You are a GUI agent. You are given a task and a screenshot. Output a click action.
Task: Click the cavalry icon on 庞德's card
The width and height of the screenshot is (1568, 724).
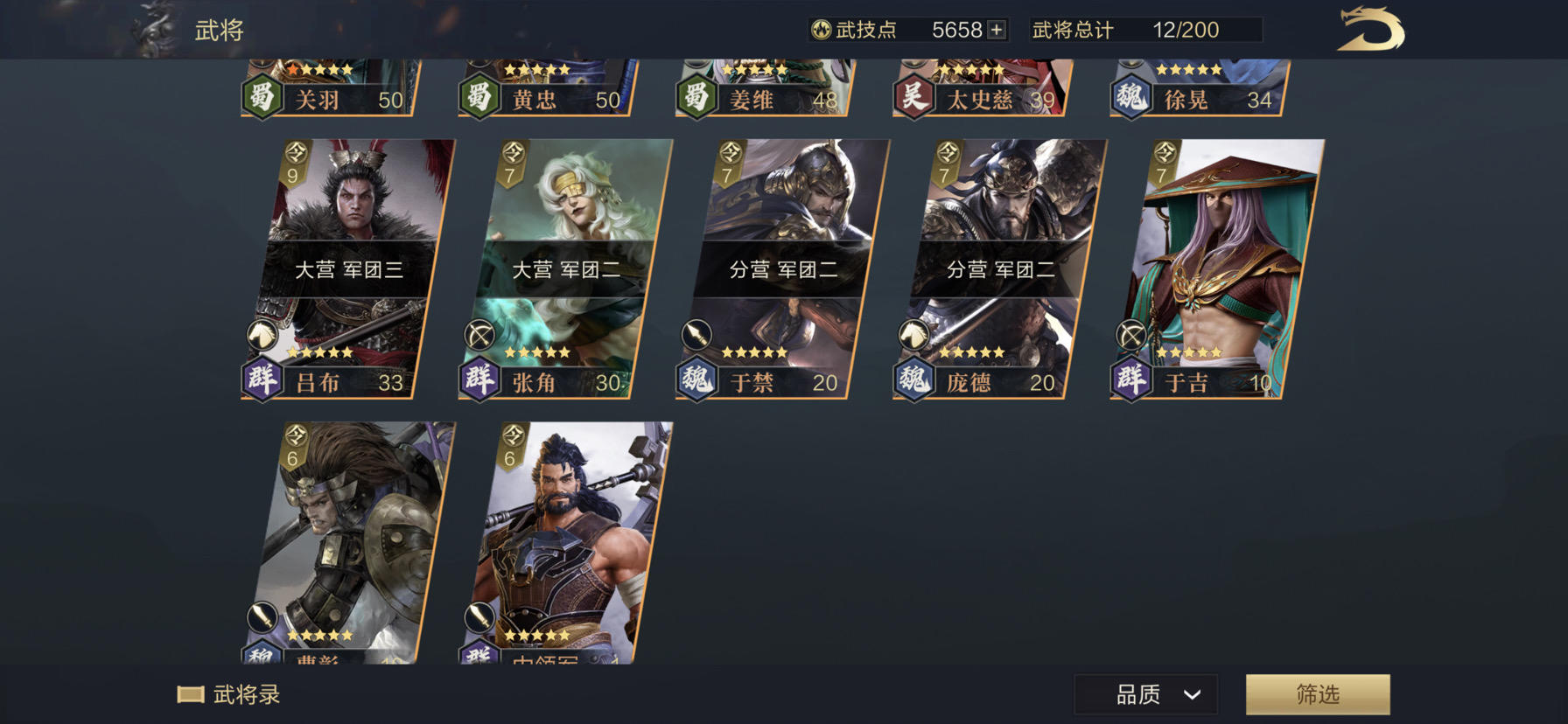pos(915,335)
